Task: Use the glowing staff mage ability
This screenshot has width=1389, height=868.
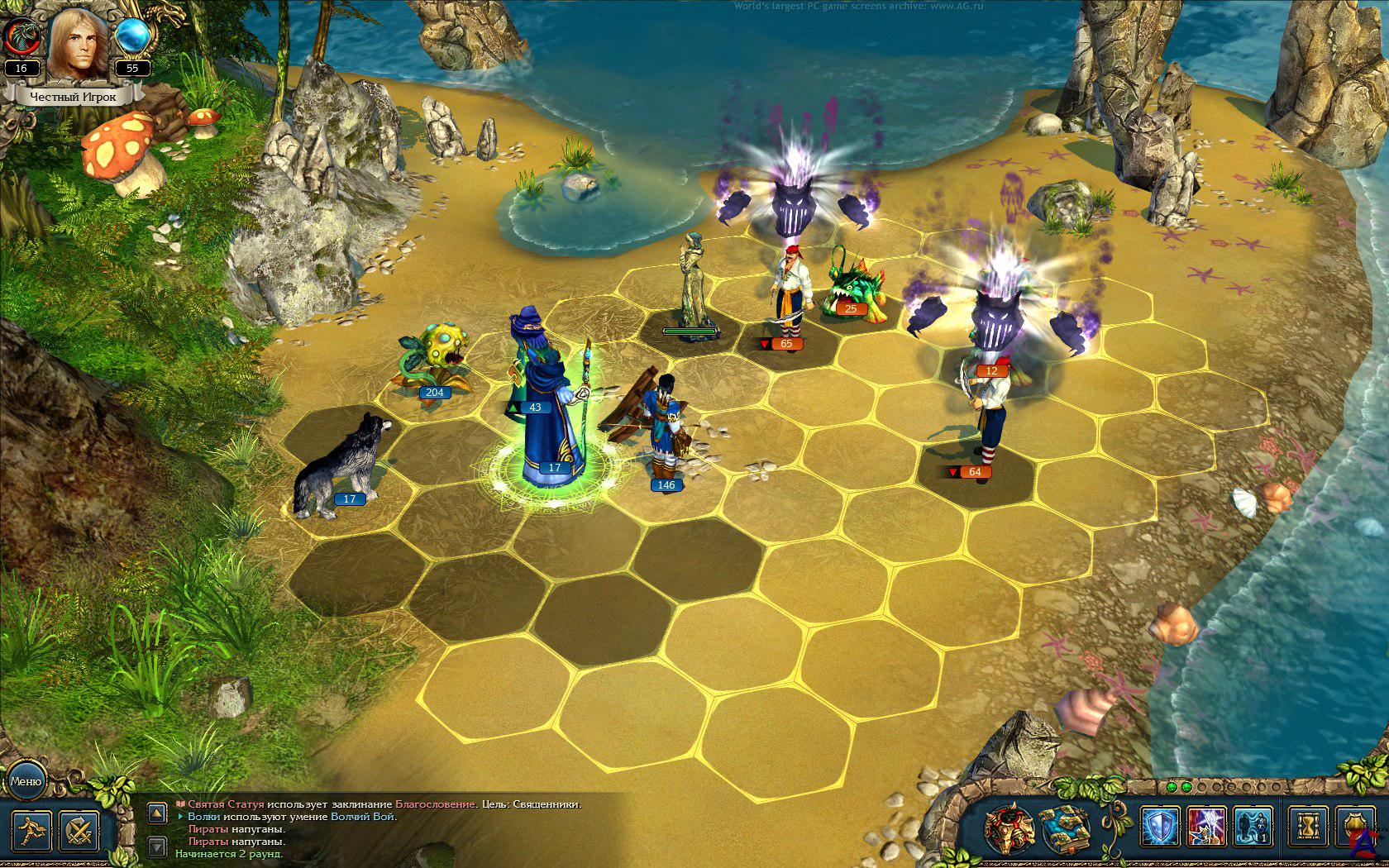Action: click(x=1205, y=827)
